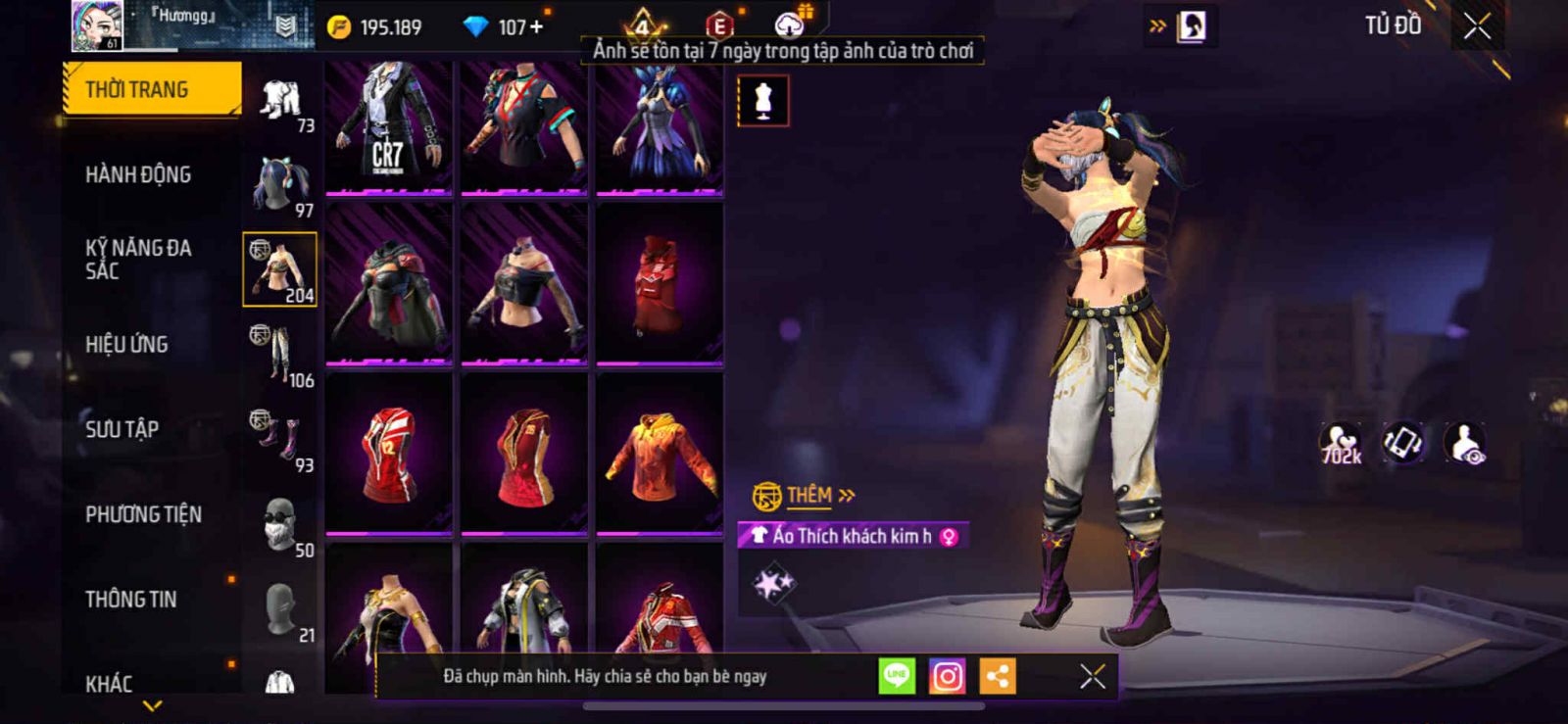Add diamonds with the plus button

click(536, 27)
